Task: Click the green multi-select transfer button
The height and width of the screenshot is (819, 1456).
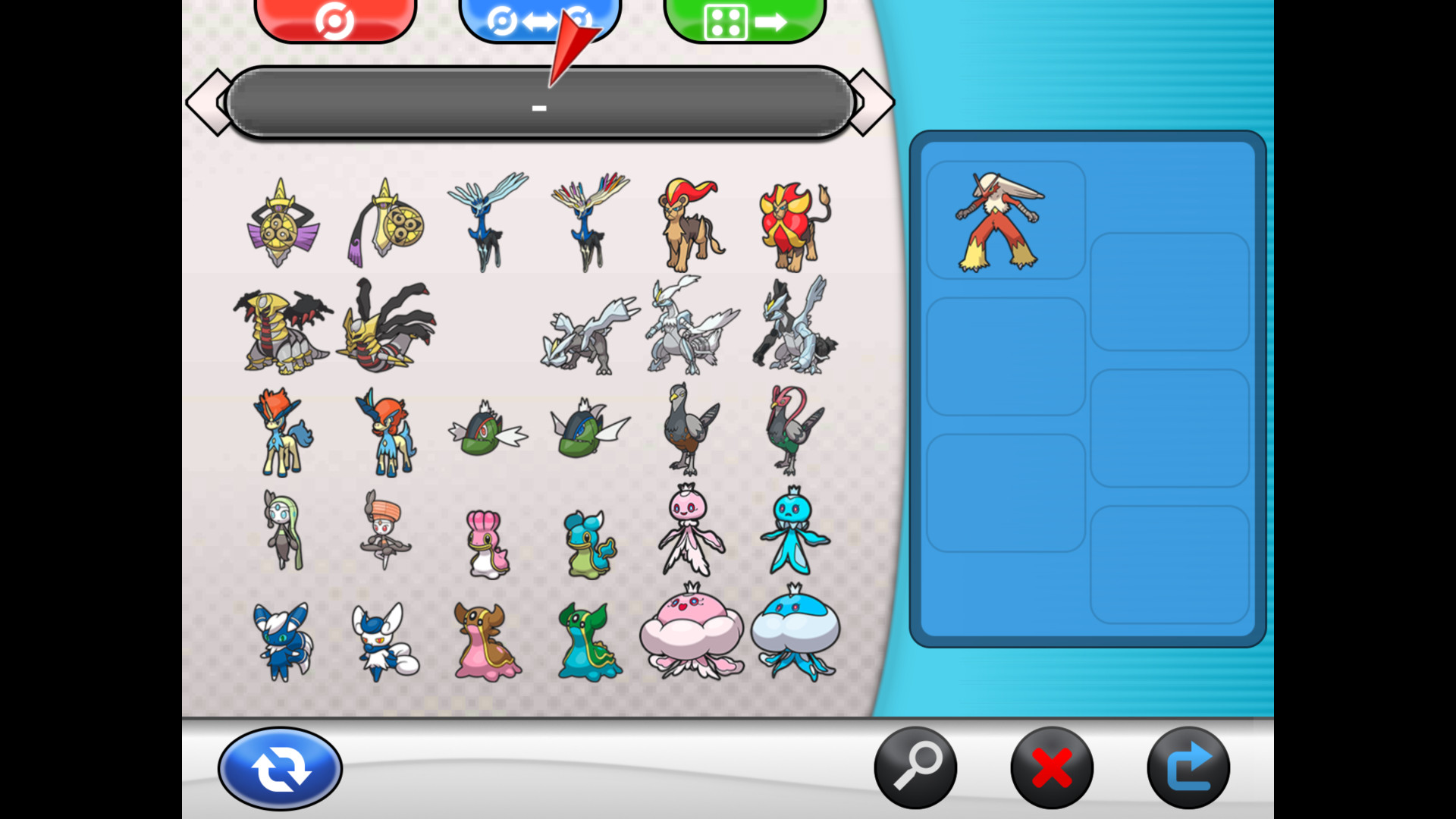Action: [744, 17]
